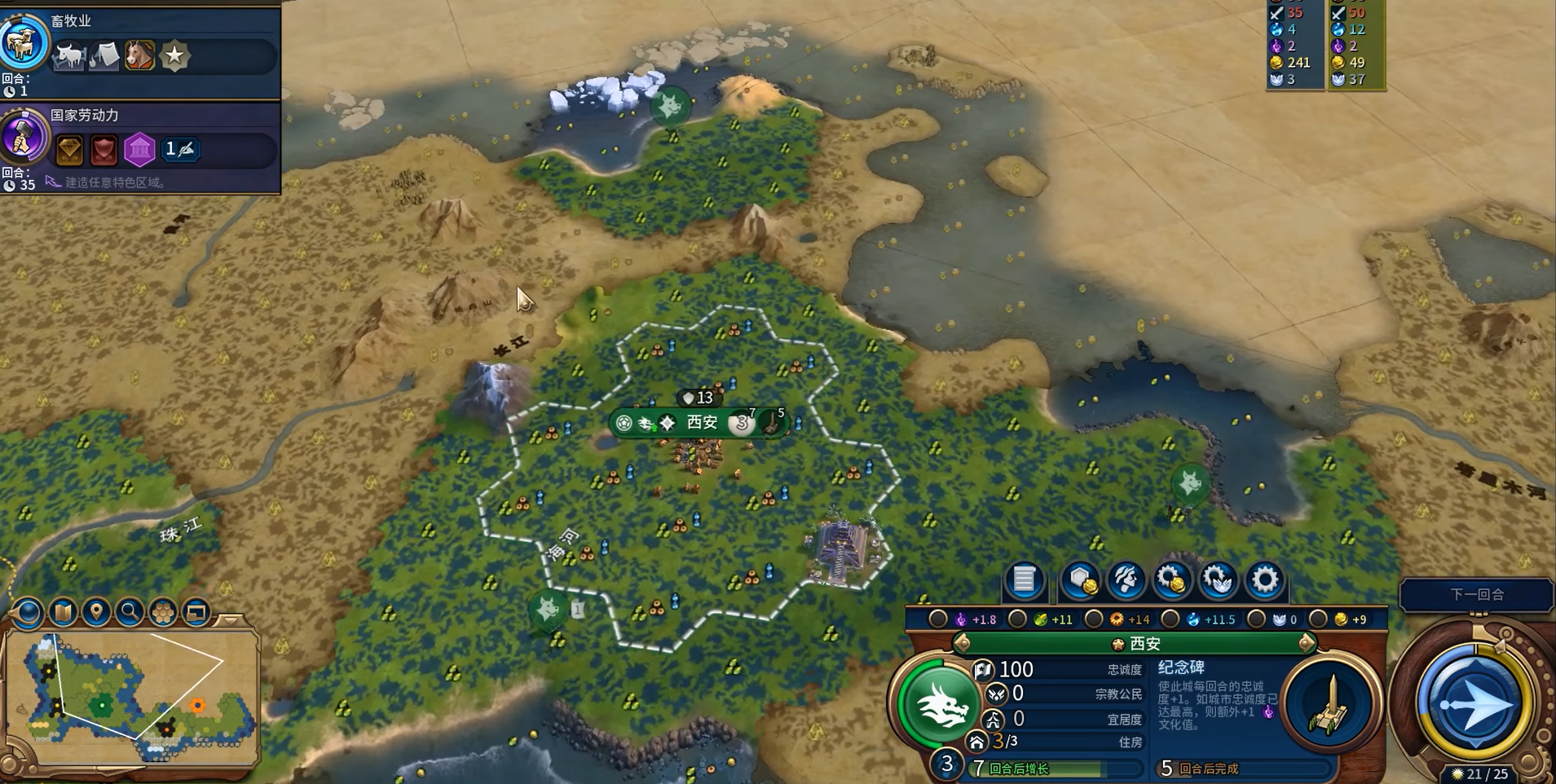Toggle the hex grid overlay

pyautogui.click(x=163, y=612)
